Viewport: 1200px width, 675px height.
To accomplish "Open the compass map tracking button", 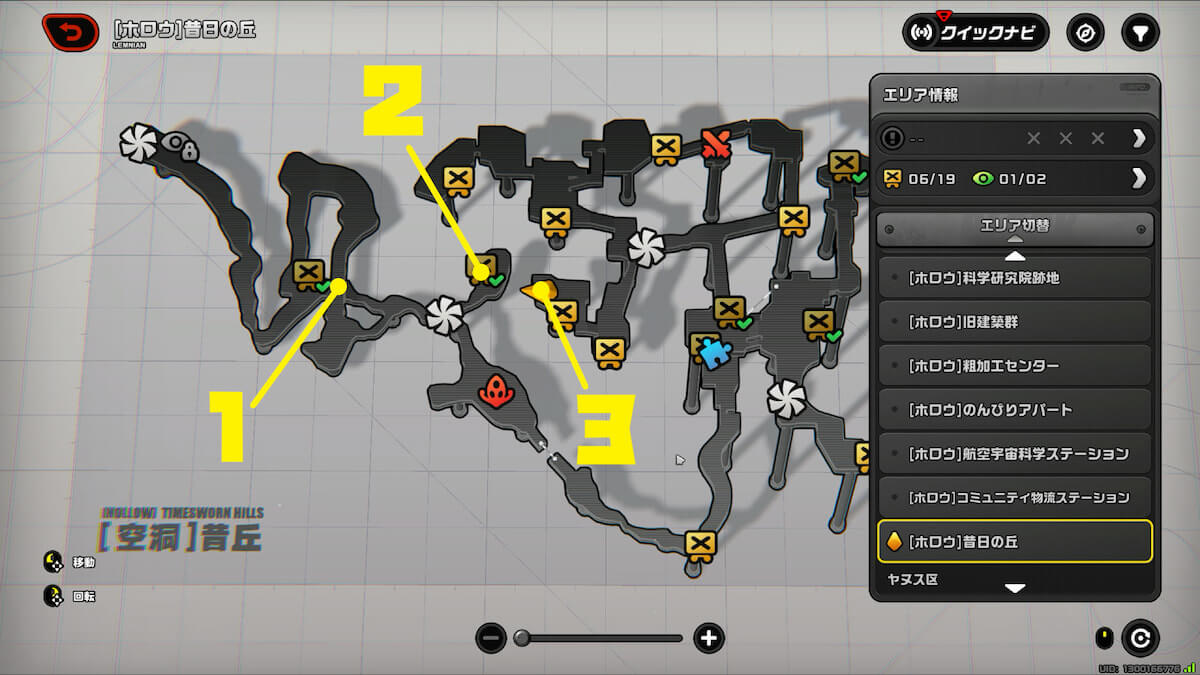I will coord(1085,32).
